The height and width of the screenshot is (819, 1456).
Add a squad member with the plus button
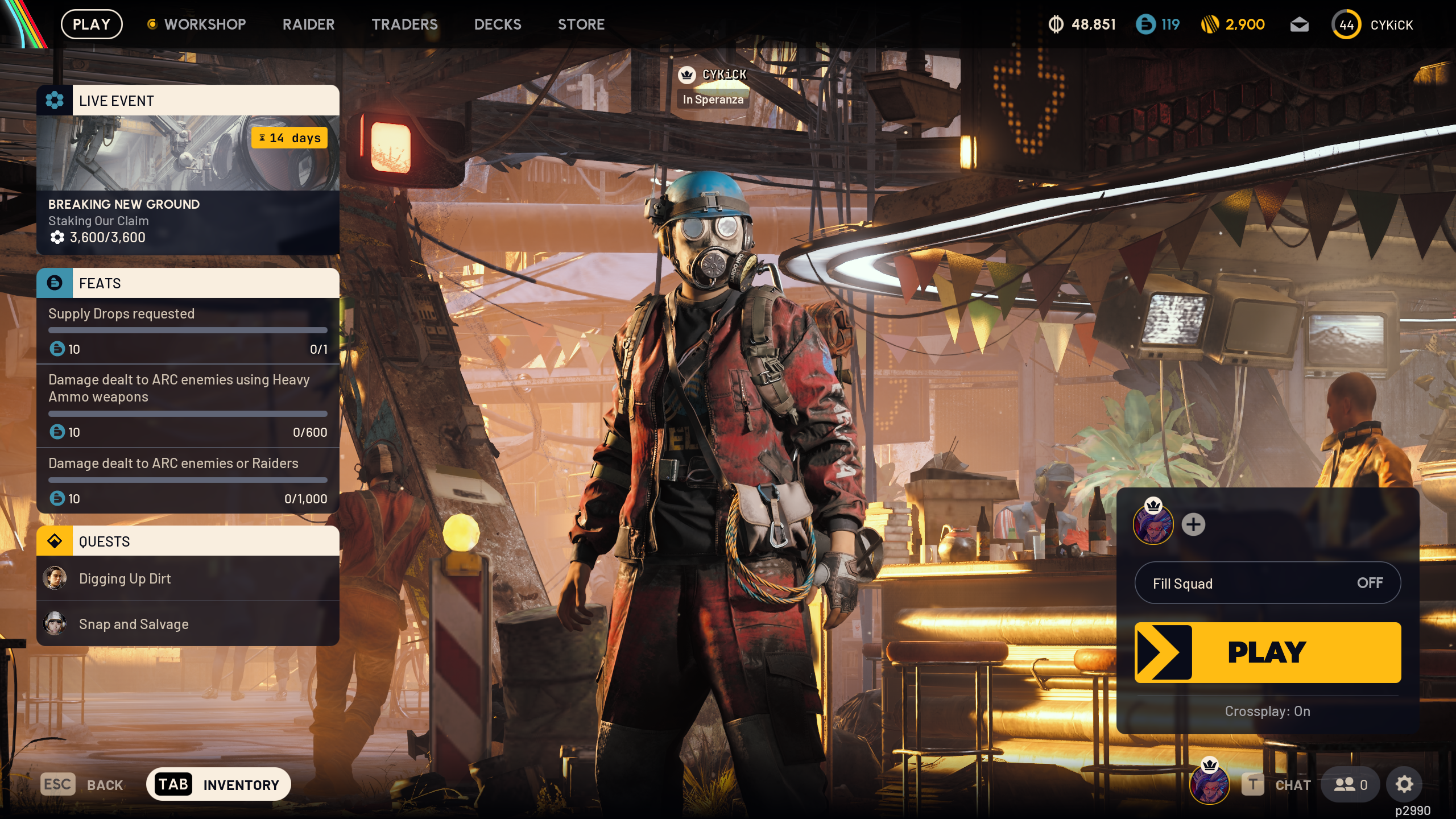(1193, 524)
